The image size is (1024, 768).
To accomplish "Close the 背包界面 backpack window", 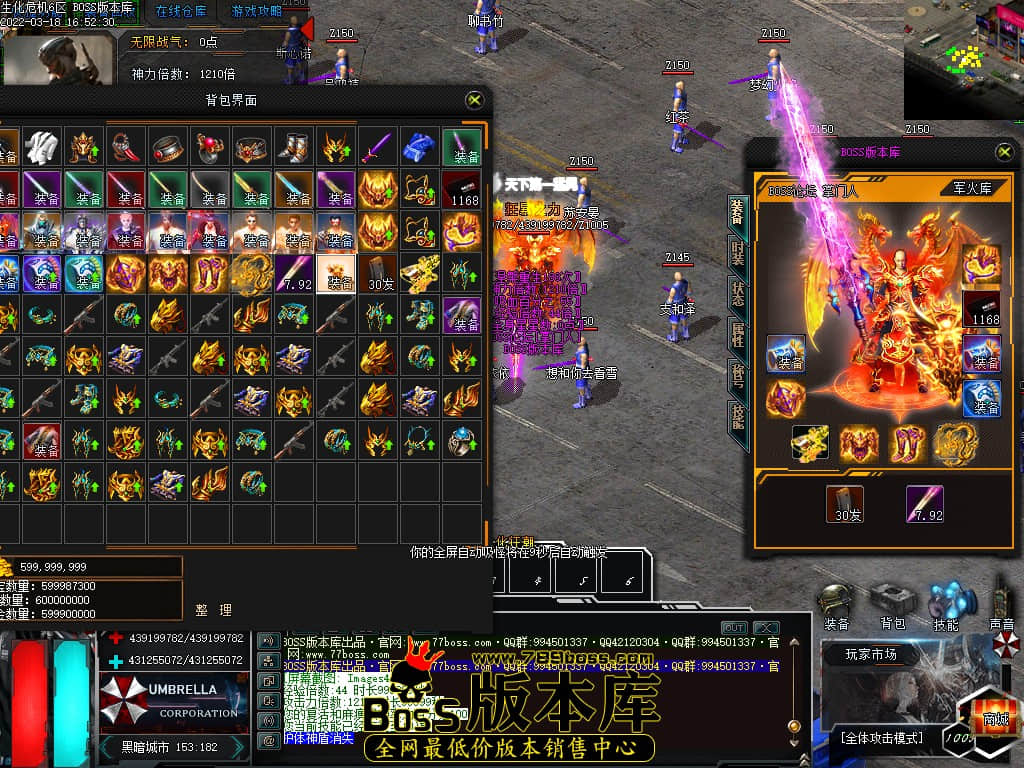I will pos(475,100).
